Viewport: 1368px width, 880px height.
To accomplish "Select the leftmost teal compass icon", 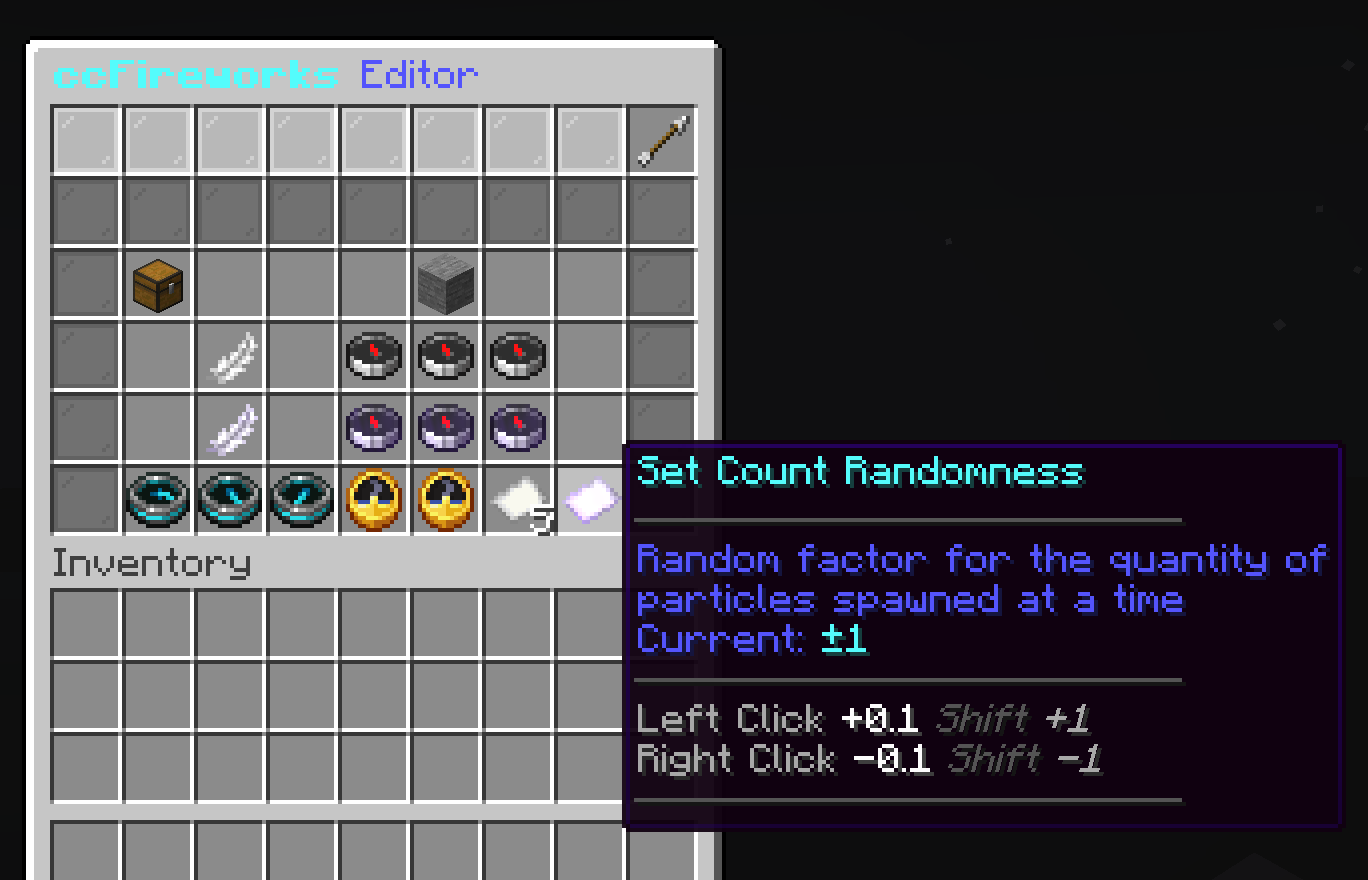I will (x=158, y=500).
